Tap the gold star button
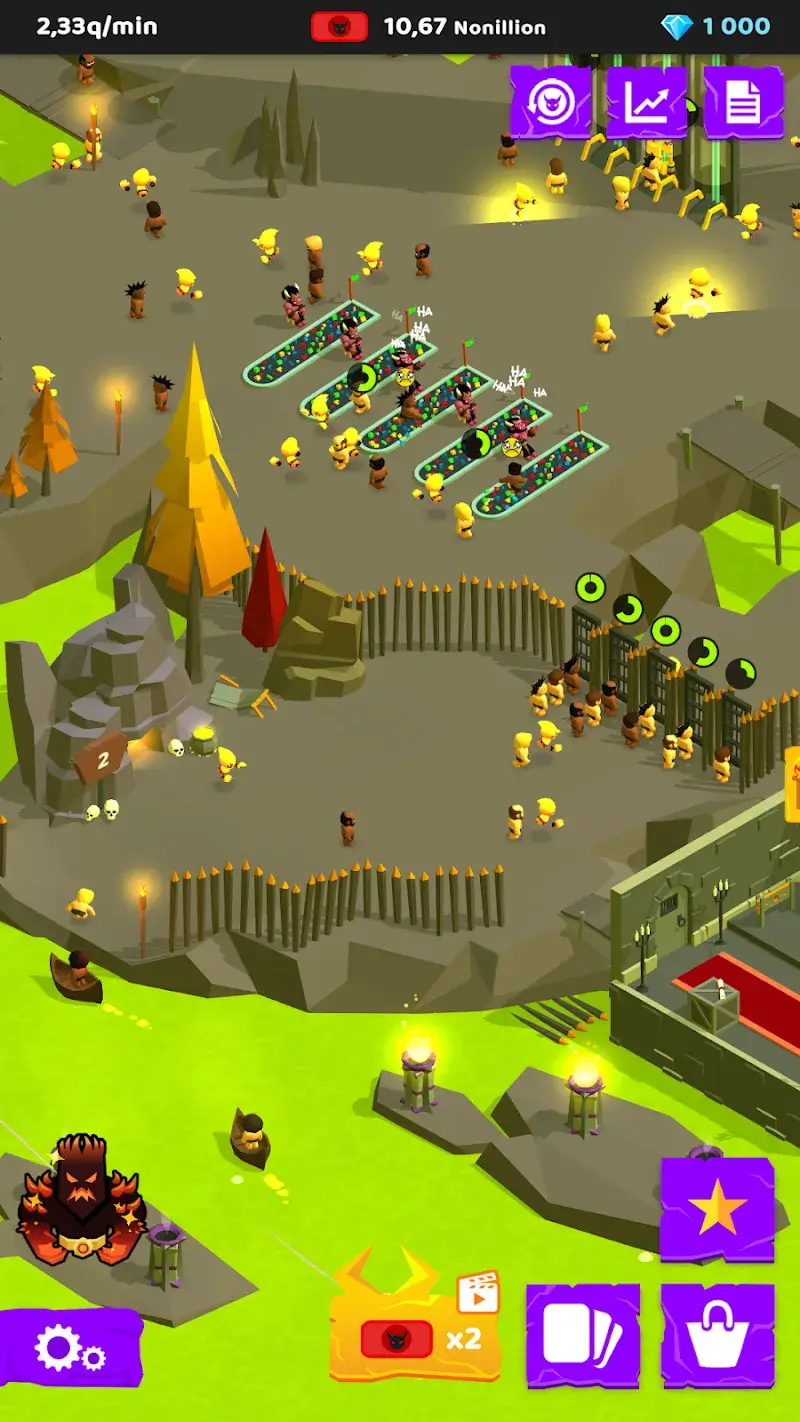The height and width of the screenshot is (1422, 800). click(x=717, y=1210)
